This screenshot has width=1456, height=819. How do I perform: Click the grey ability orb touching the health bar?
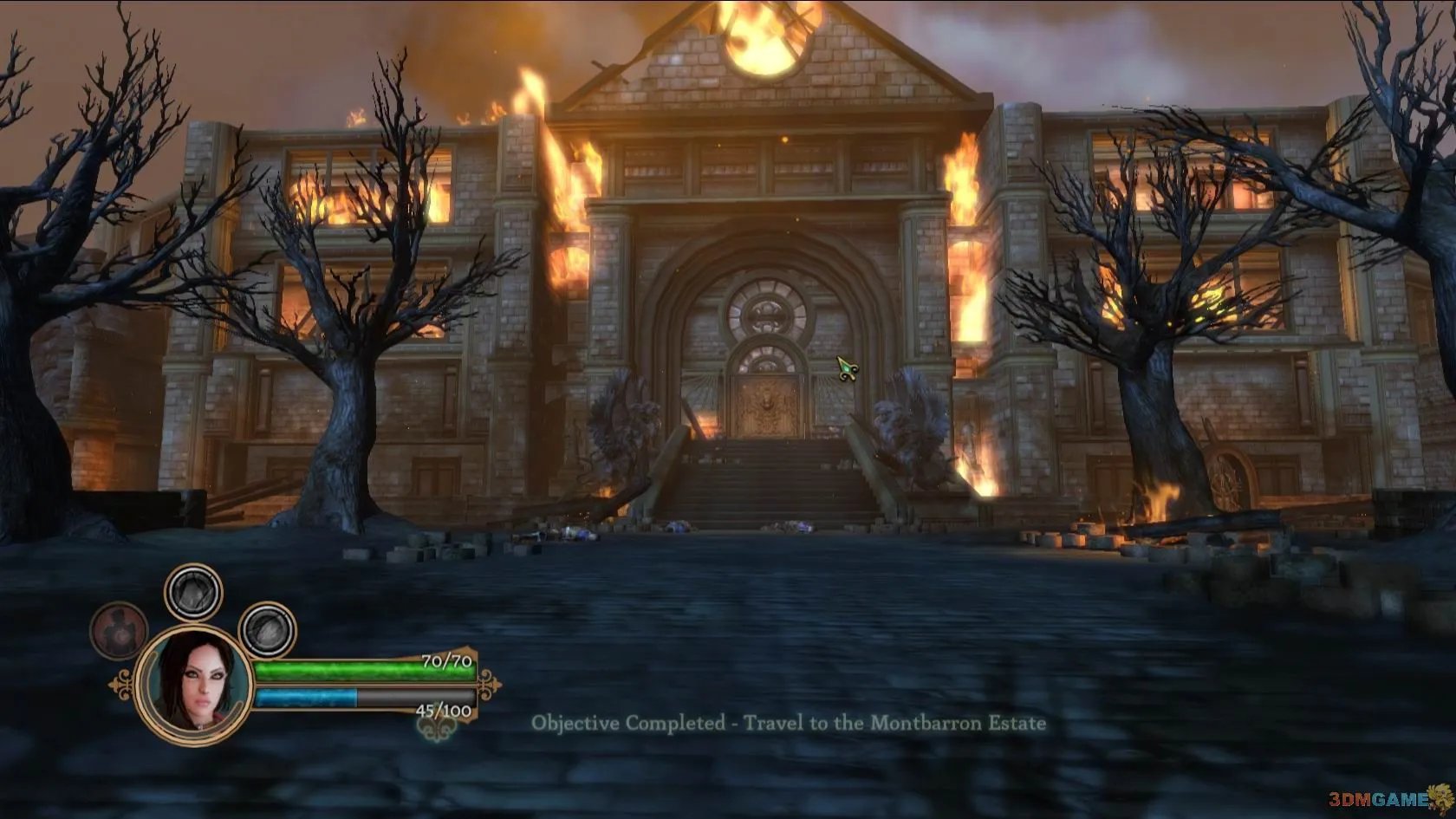[x=268, y=630]
